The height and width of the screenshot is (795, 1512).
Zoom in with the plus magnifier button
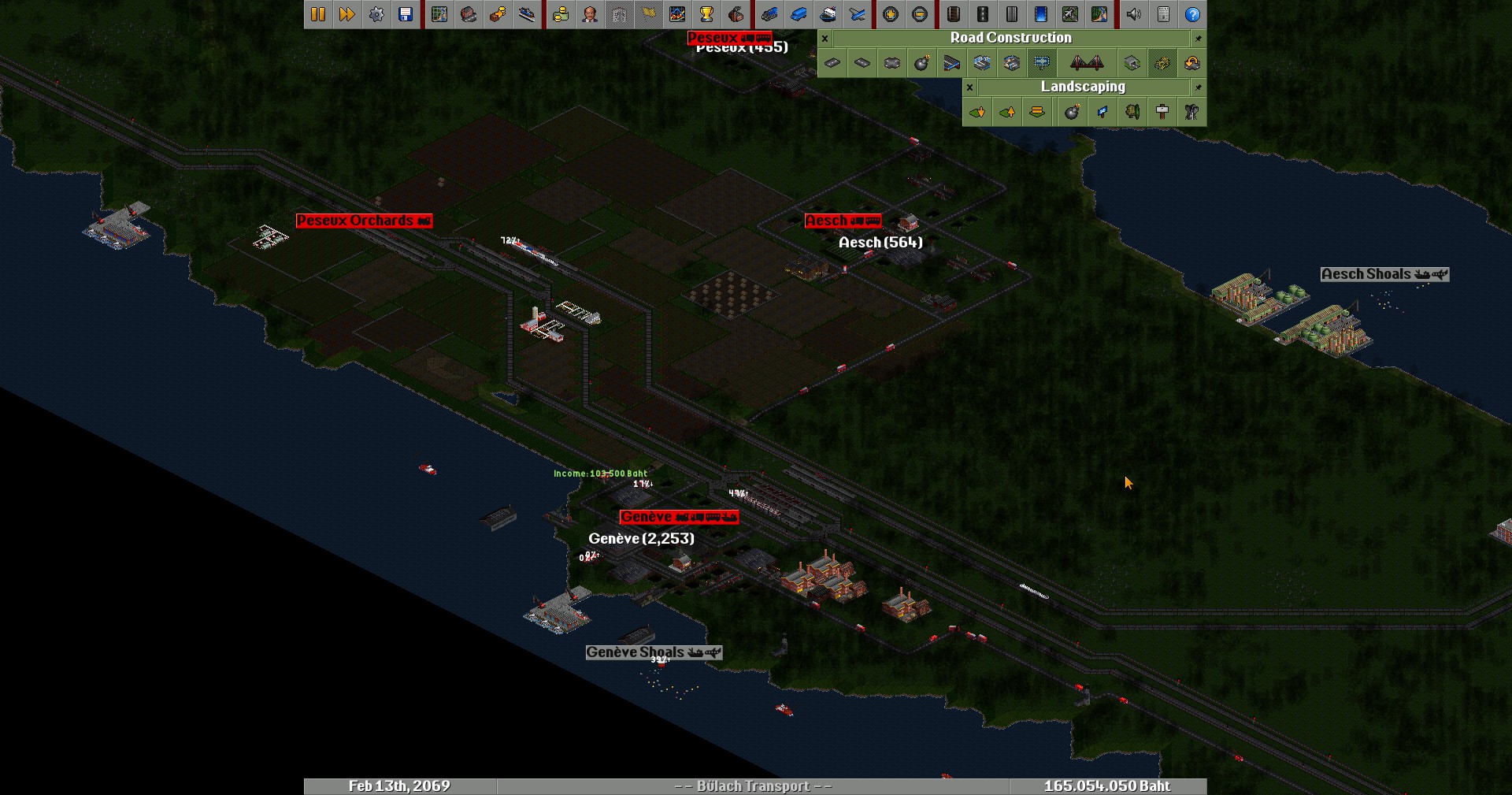891,14
